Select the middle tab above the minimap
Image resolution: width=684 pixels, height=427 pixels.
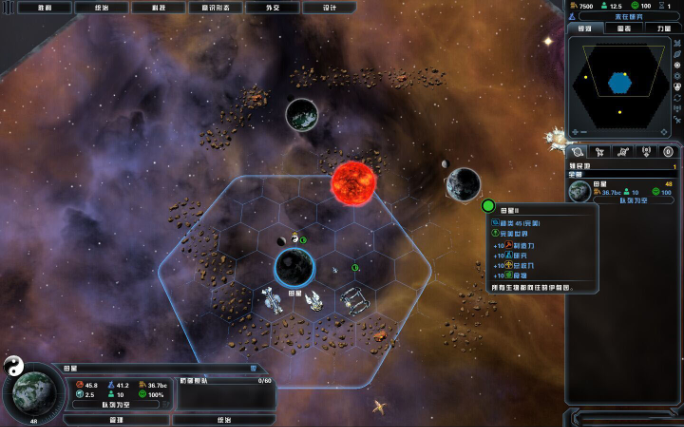pyautogui.click(x=622, y=28)
